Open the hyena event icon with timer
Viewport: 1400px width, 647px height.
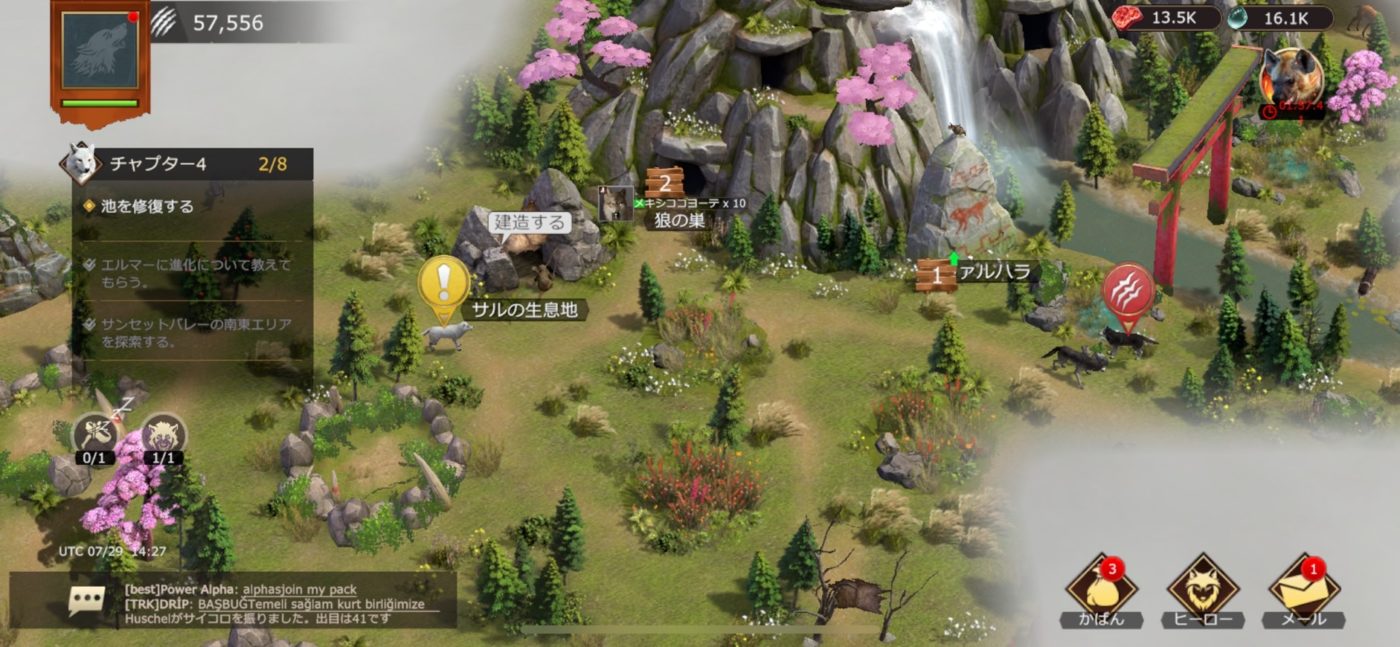[1291, 79]
